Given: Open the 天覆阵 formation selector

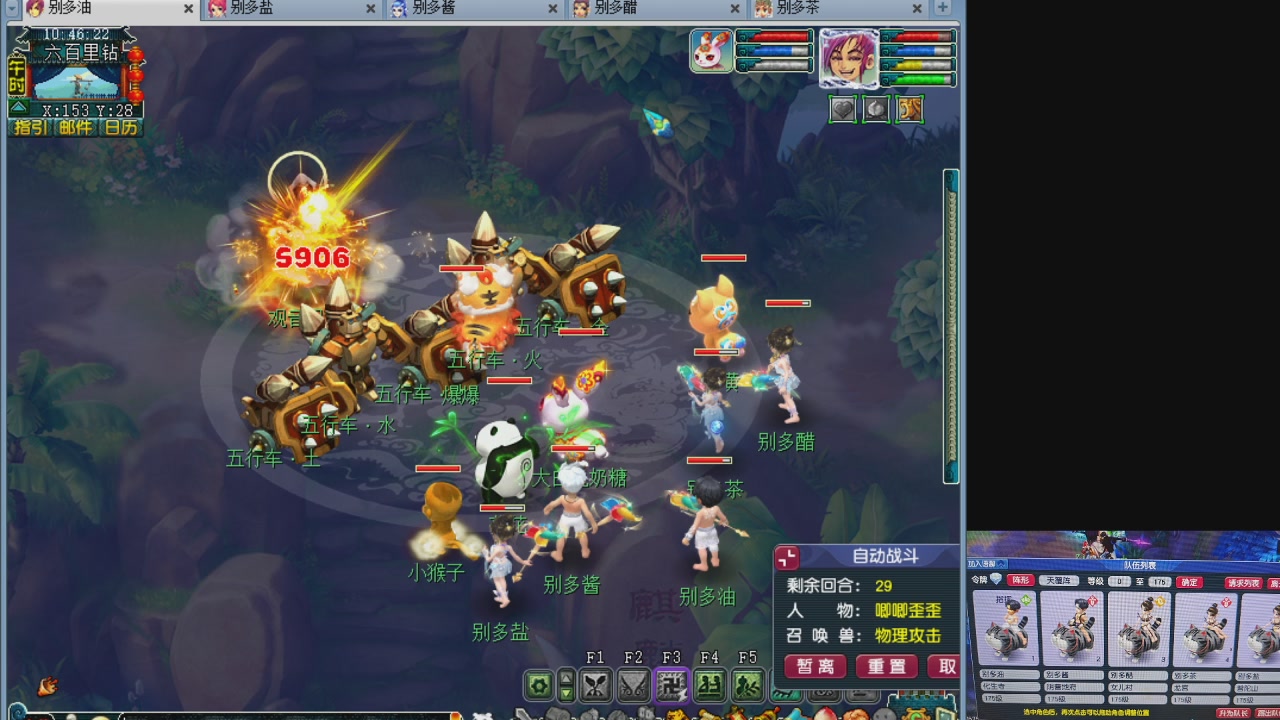Looking at the screenshot, I should (x=1059, y=581).
